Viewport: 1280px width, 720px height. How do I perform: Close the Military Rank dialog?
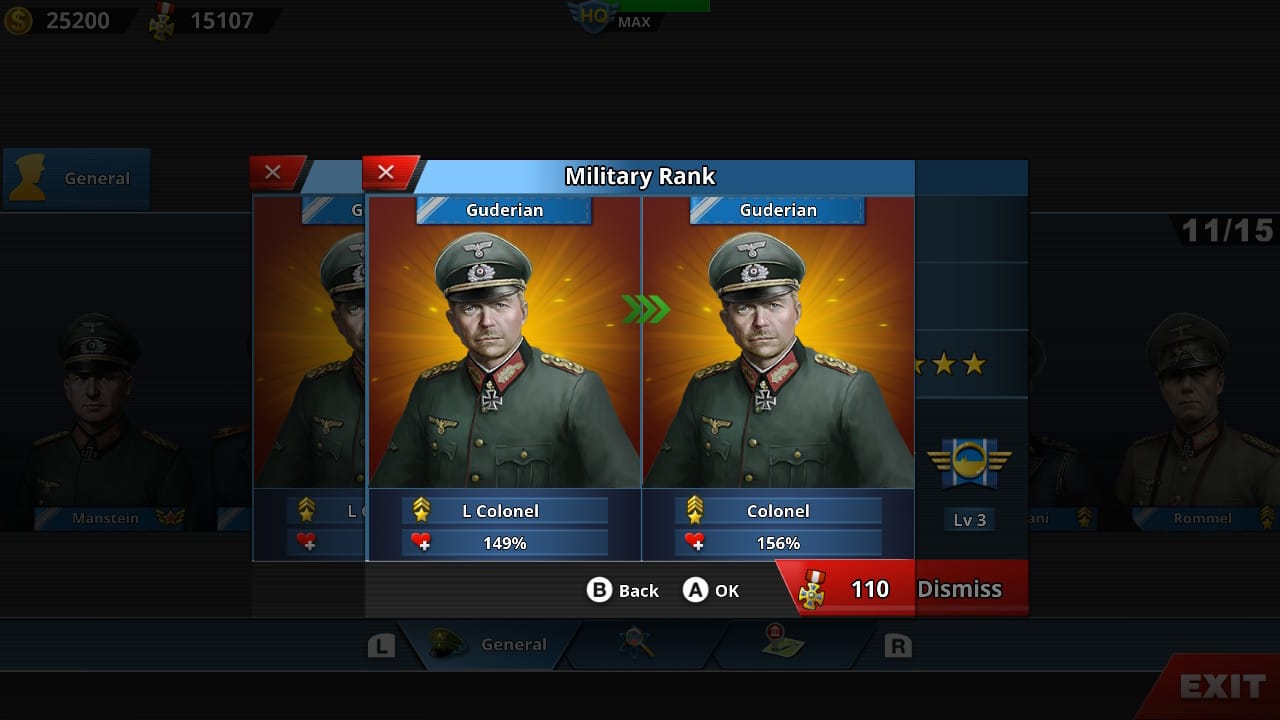click(x=388, y=171)
